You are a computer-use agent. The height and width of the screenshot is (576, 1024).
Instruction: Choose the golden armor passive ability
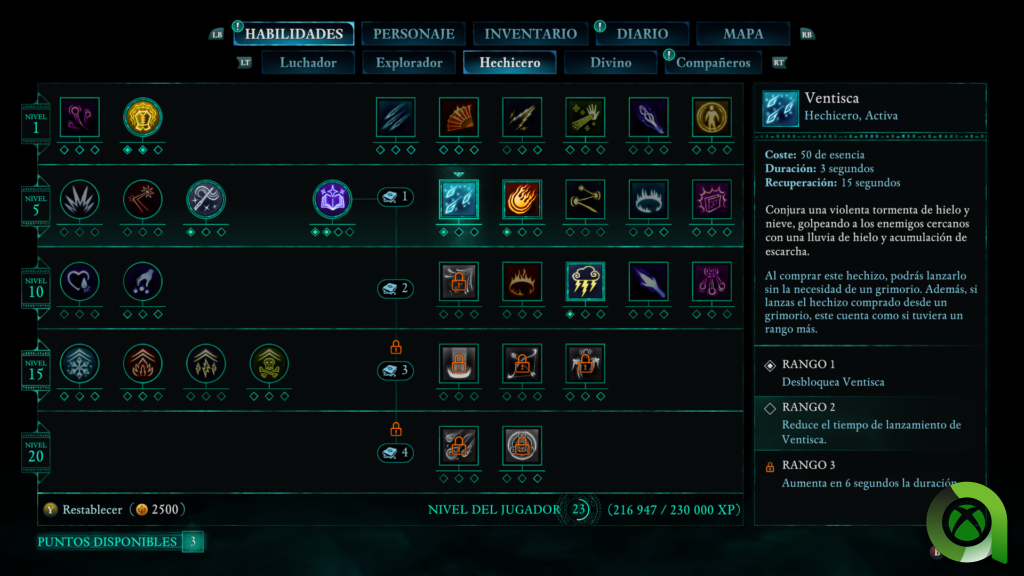pyautogui.click(x=143, y=117)
